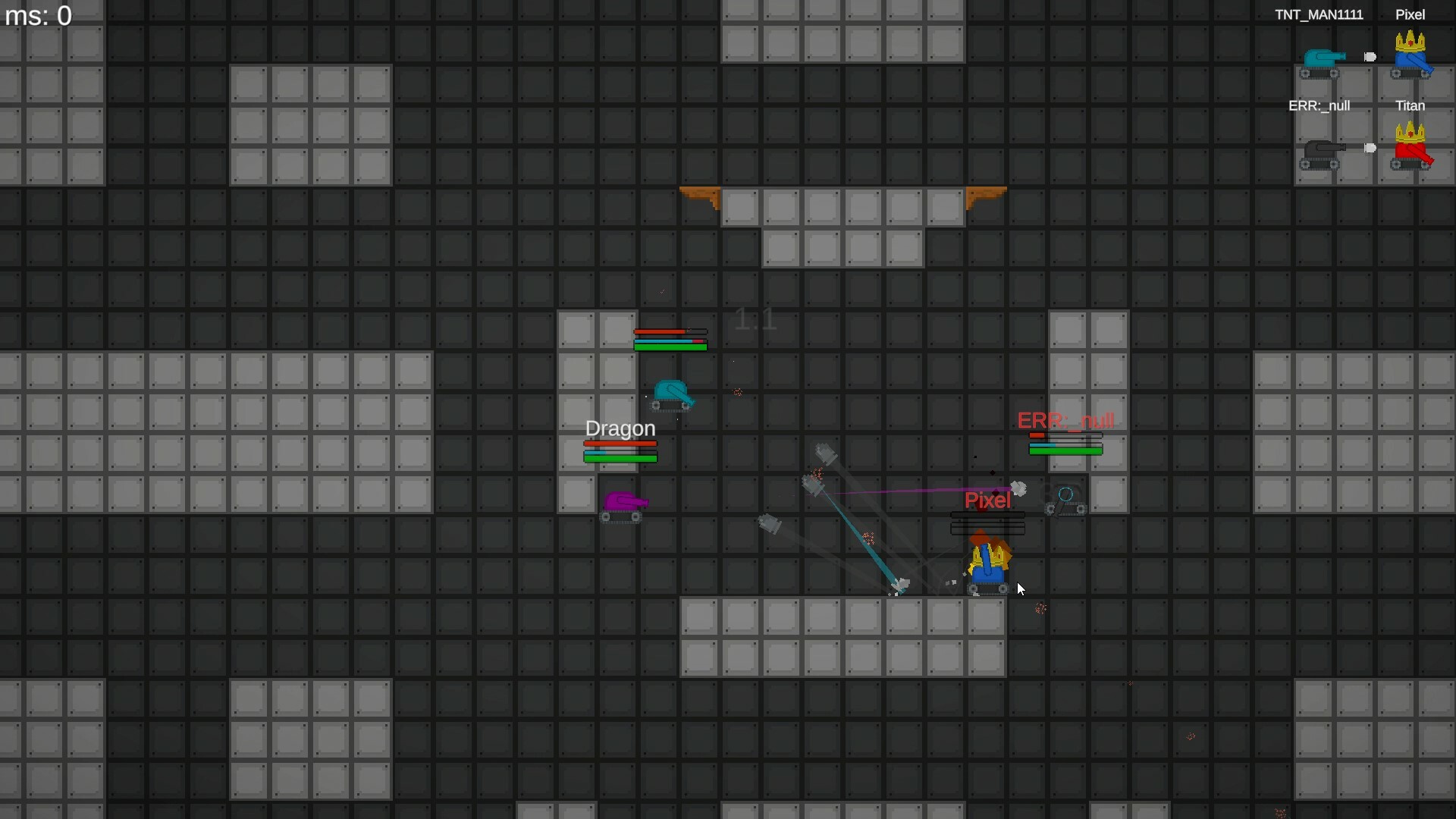Click the Pixel name tag above the blue tank
This screenshot has width=1456, height=819.
pos(987,500)
